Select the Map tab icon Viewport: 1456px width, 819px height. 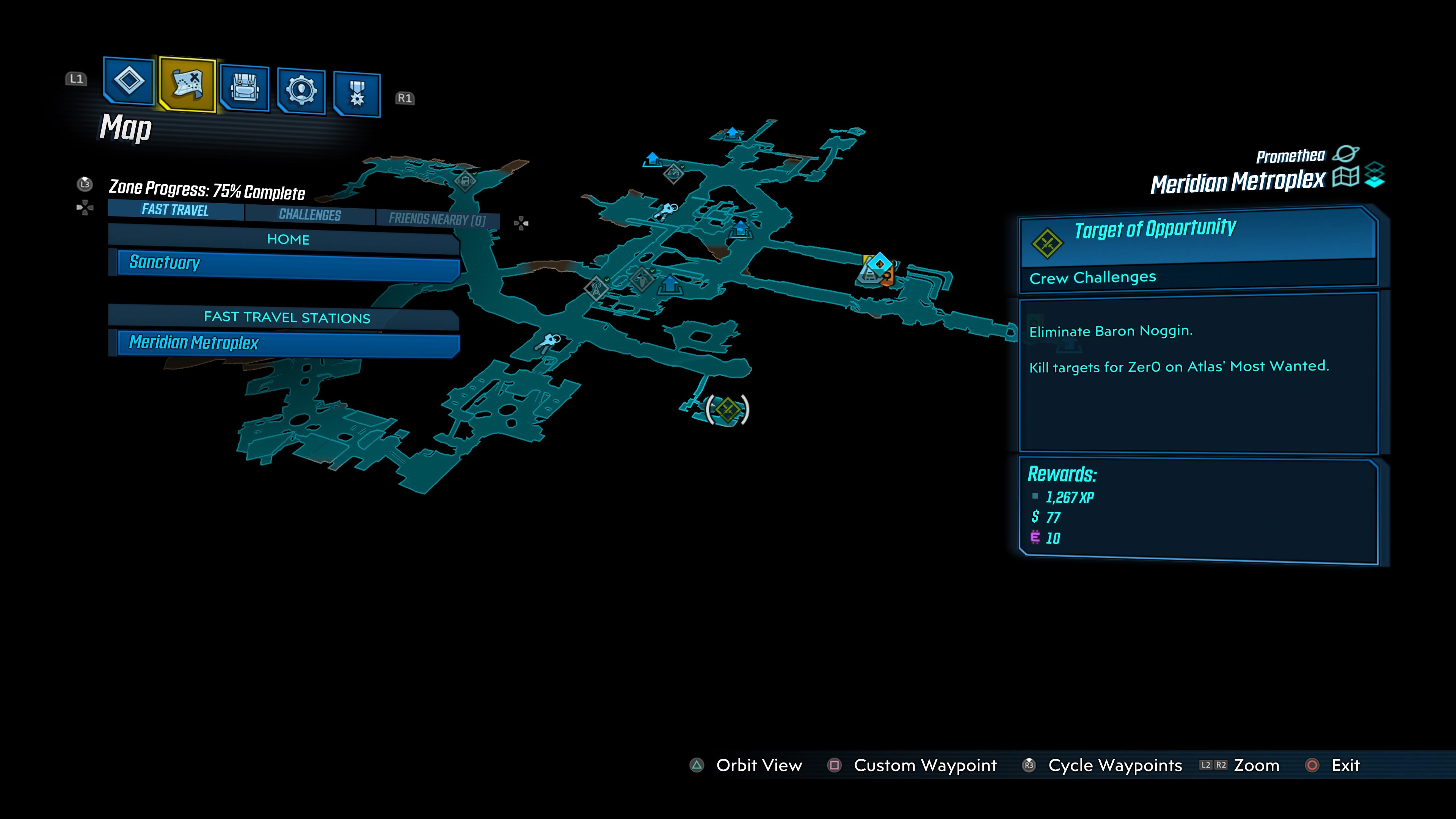click(187, 84)
